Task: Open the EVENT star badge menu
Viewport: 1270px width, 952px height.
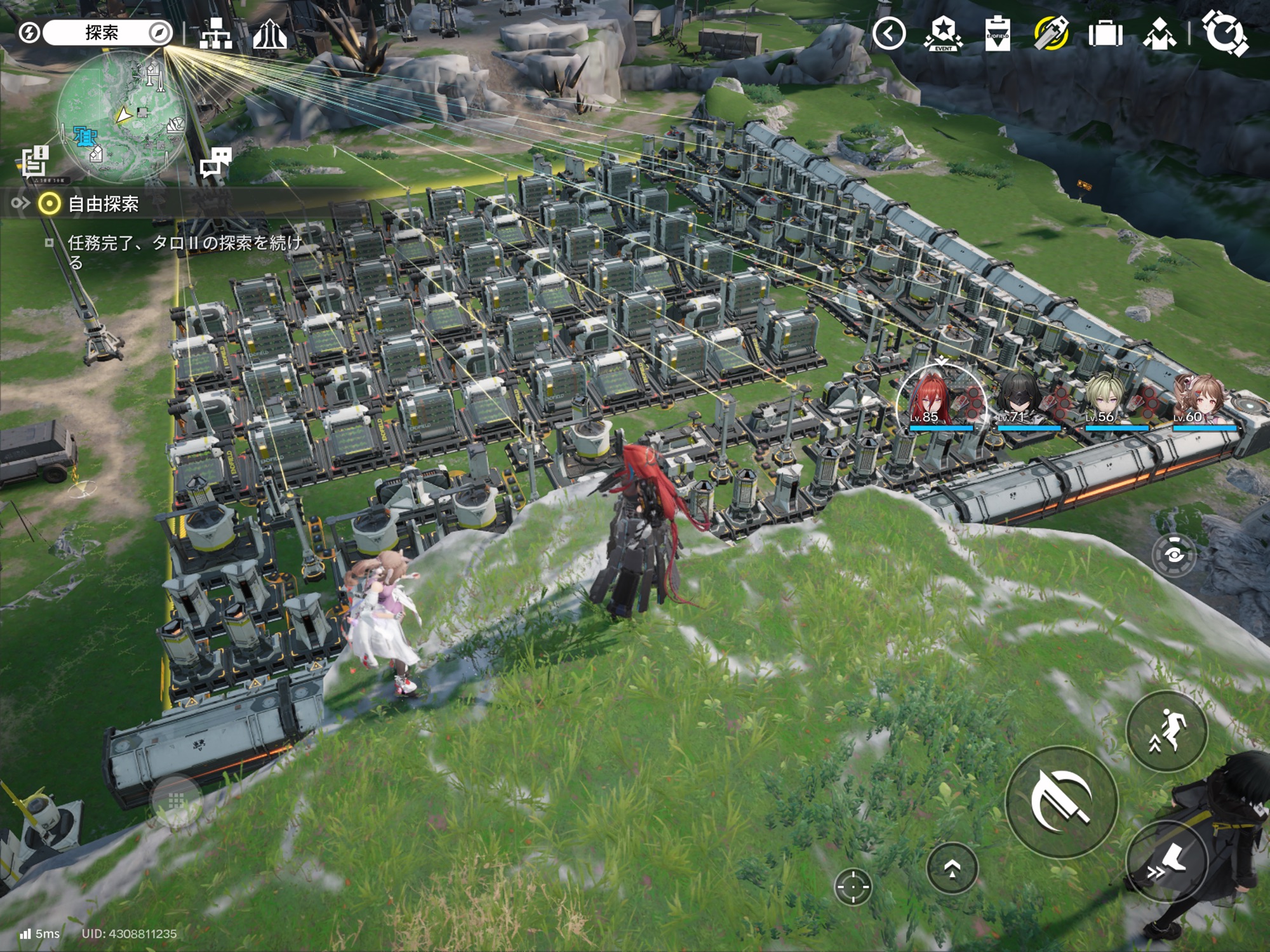Action: (943, 34)
